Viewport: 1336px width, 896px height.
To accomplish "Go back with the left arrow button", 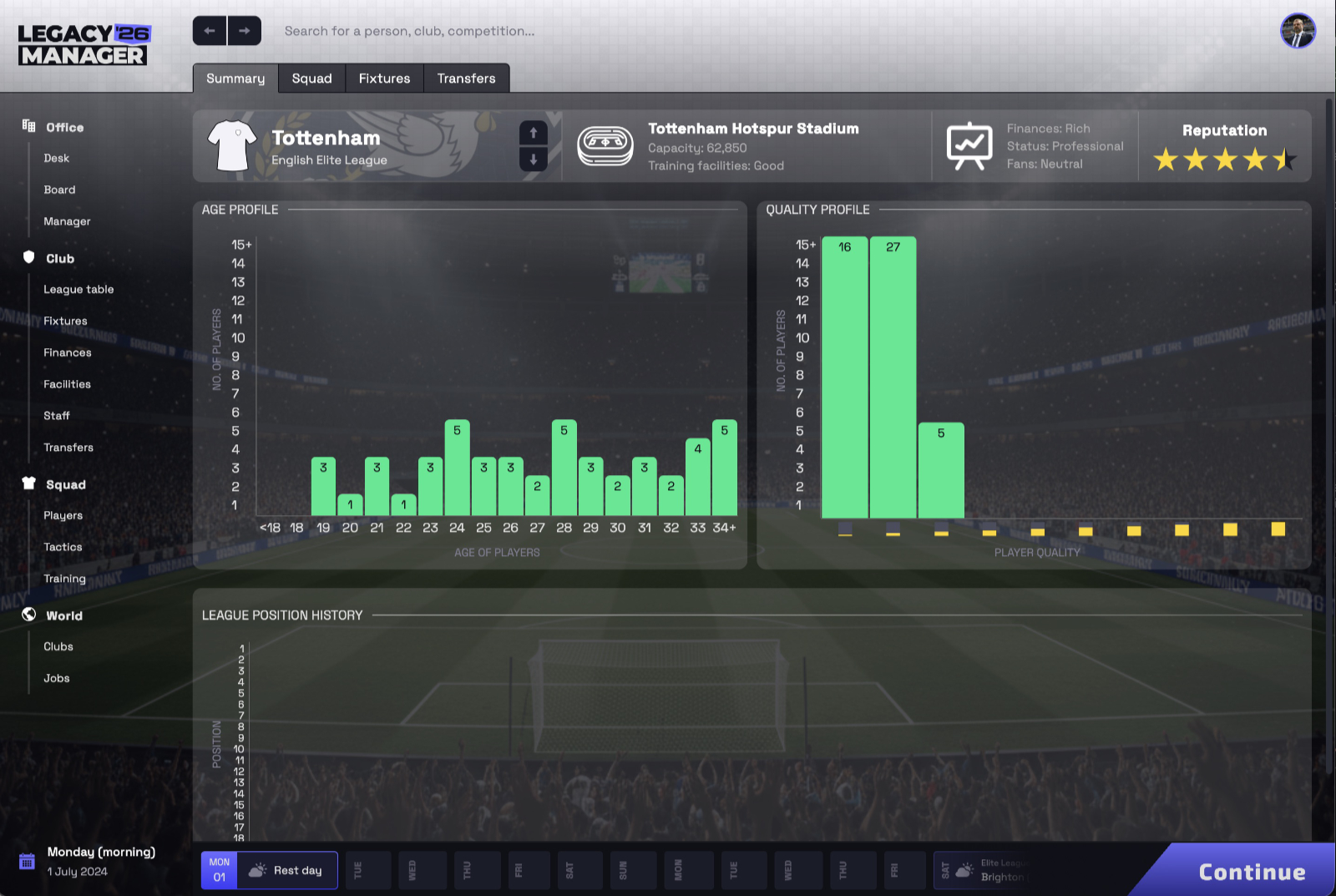I will click(210, 31).
